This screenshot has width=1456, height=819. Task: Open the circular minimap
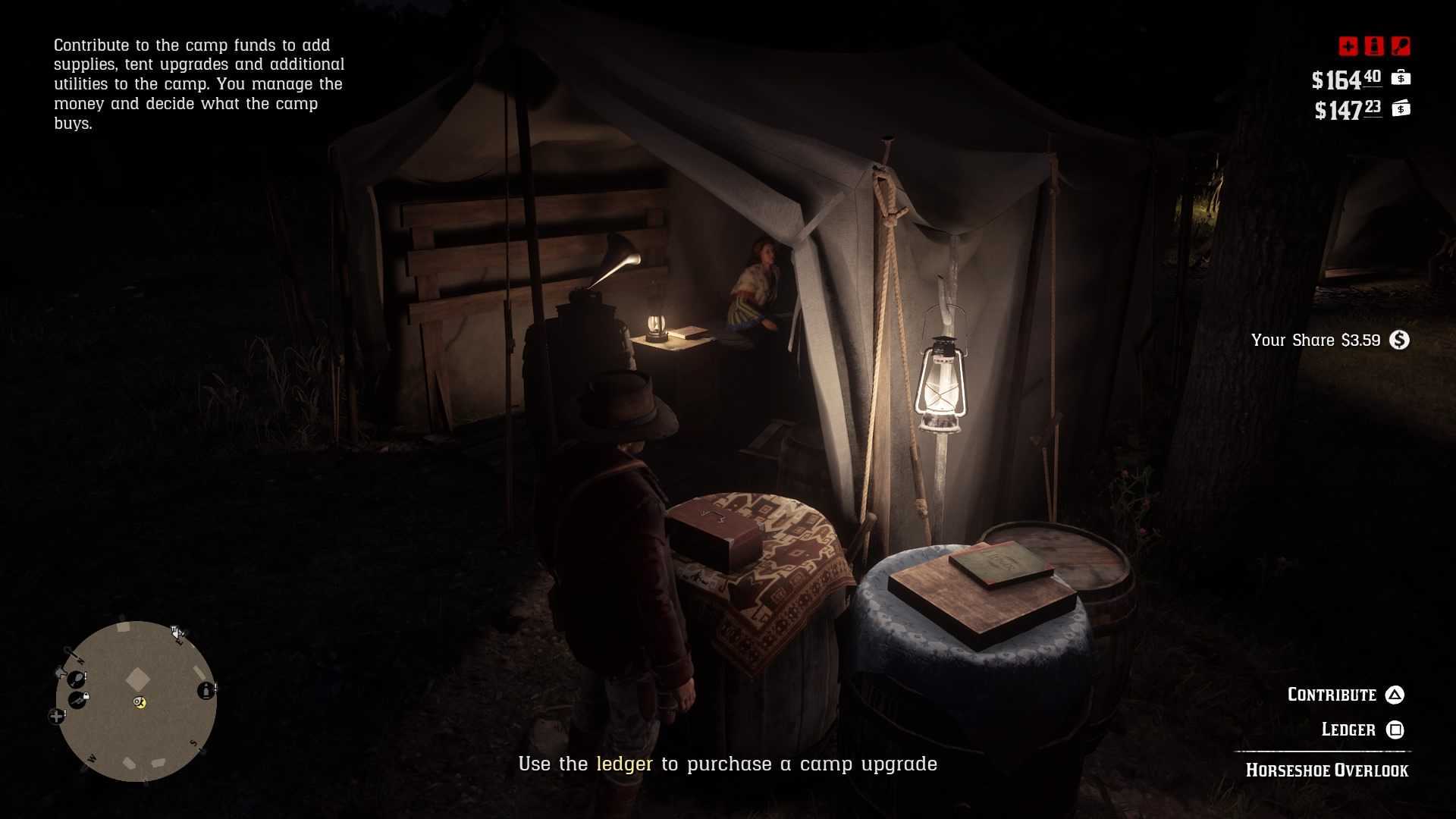pyautogui.click(x=136, y=701)
